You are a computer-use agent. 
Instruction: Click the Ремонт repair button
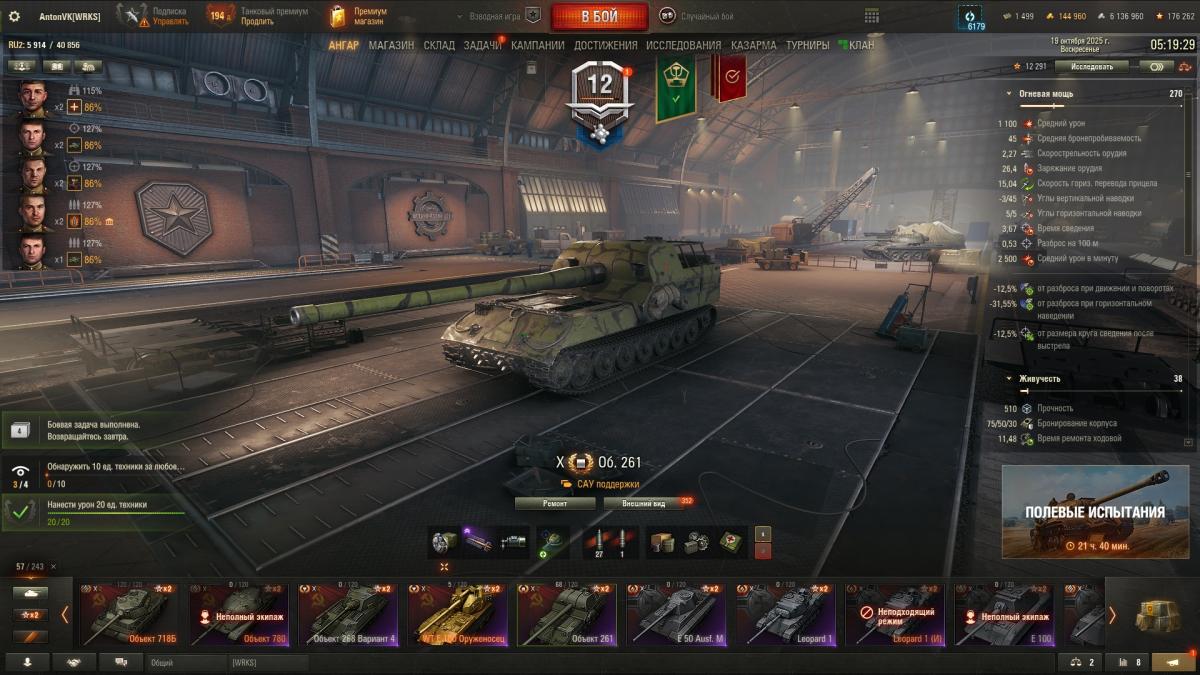555,503
